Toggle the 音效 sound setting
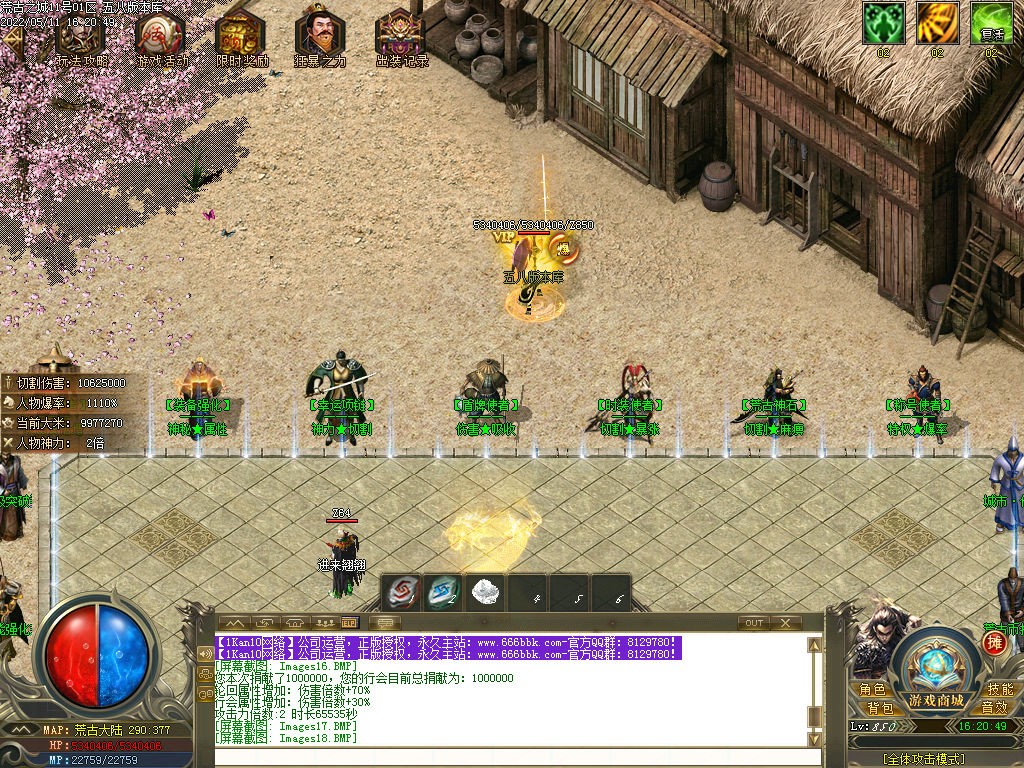1024x768 pixels. point(994,708)
